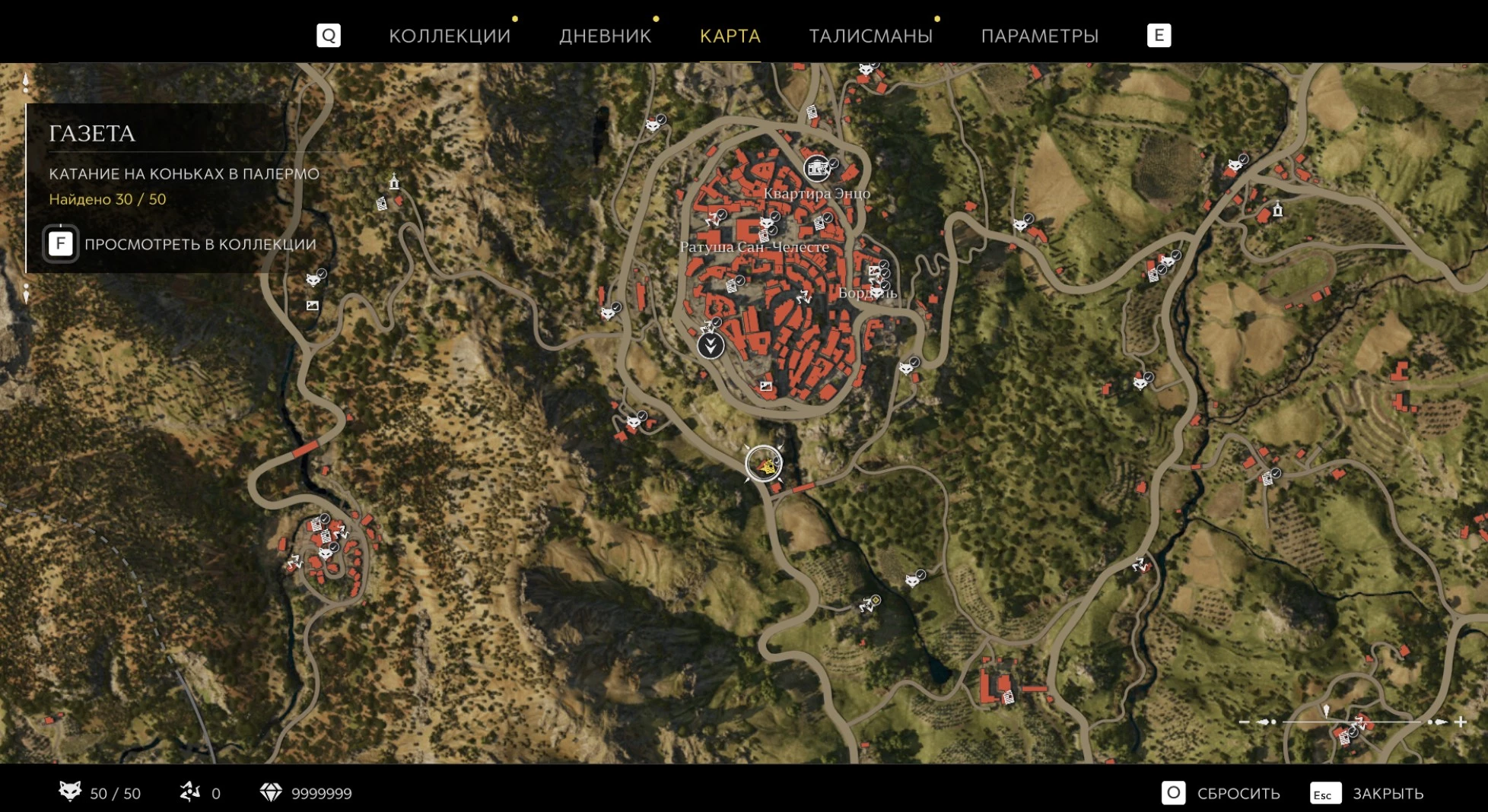Click the black double-chevron objective marker
Image resolution: width=1488 pixels, height=812 pixels.
pos(711,346)
